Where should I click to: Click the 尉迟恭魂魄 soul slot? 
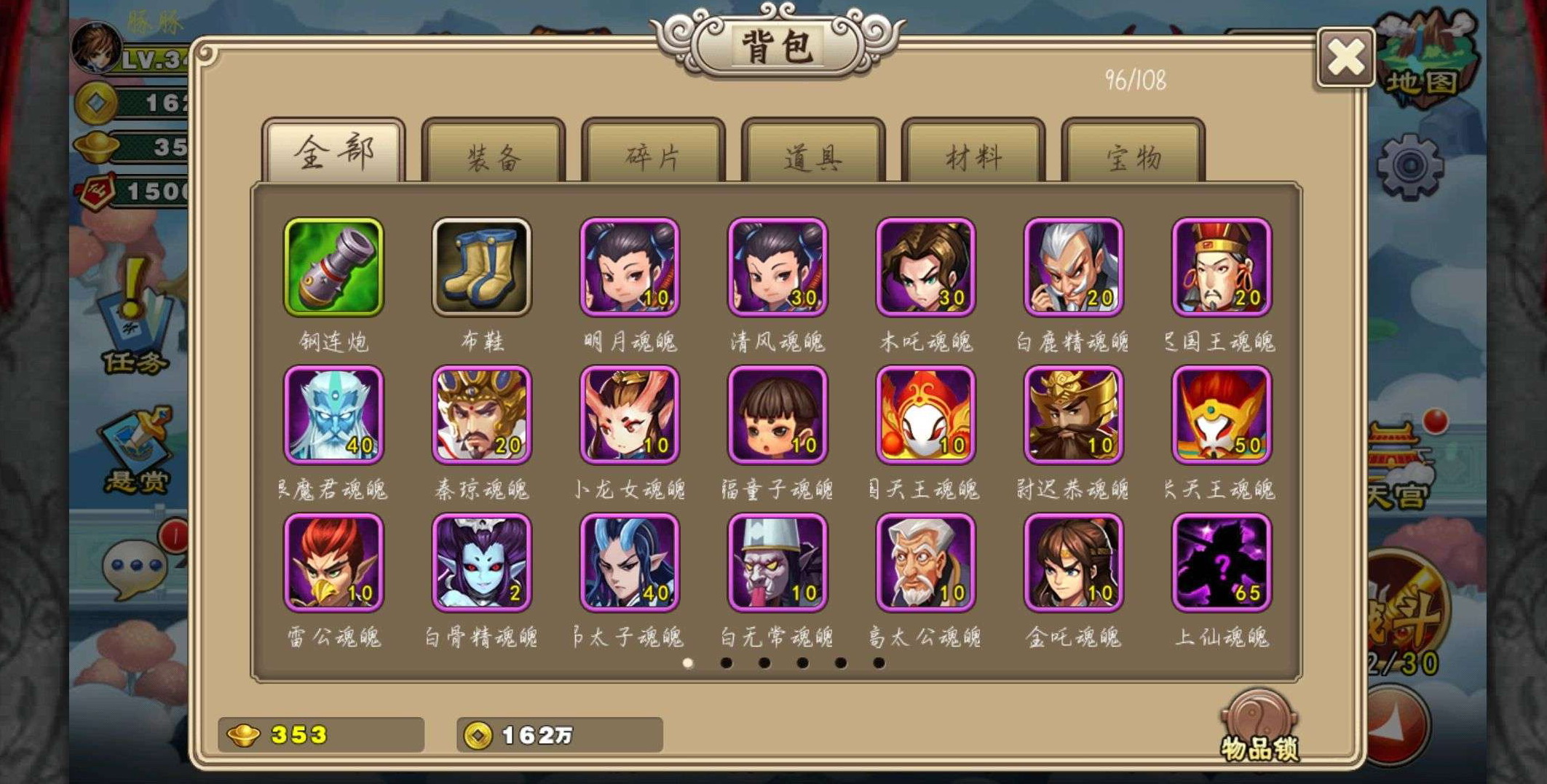1074,415
